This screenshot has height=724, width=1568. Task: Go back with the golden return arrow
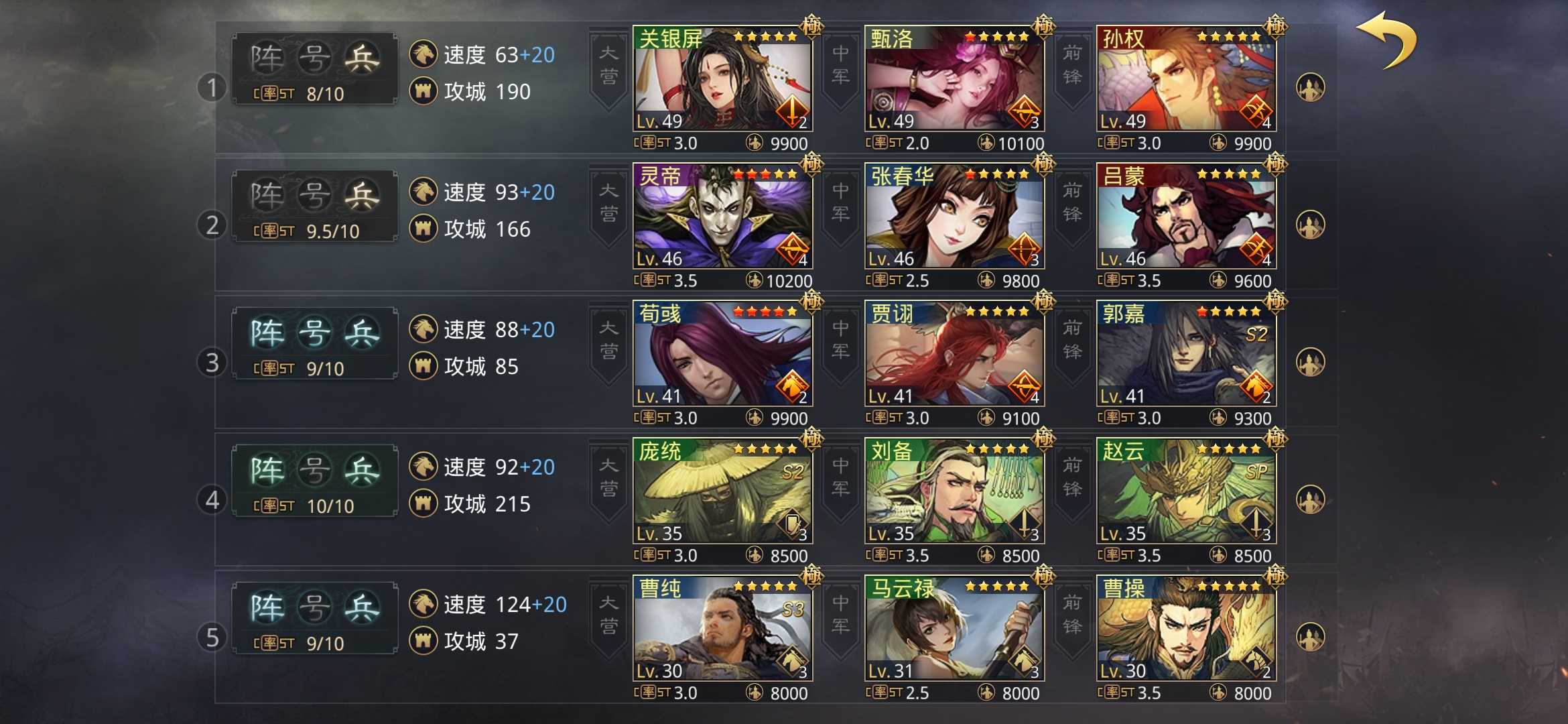pos(1386,40)
